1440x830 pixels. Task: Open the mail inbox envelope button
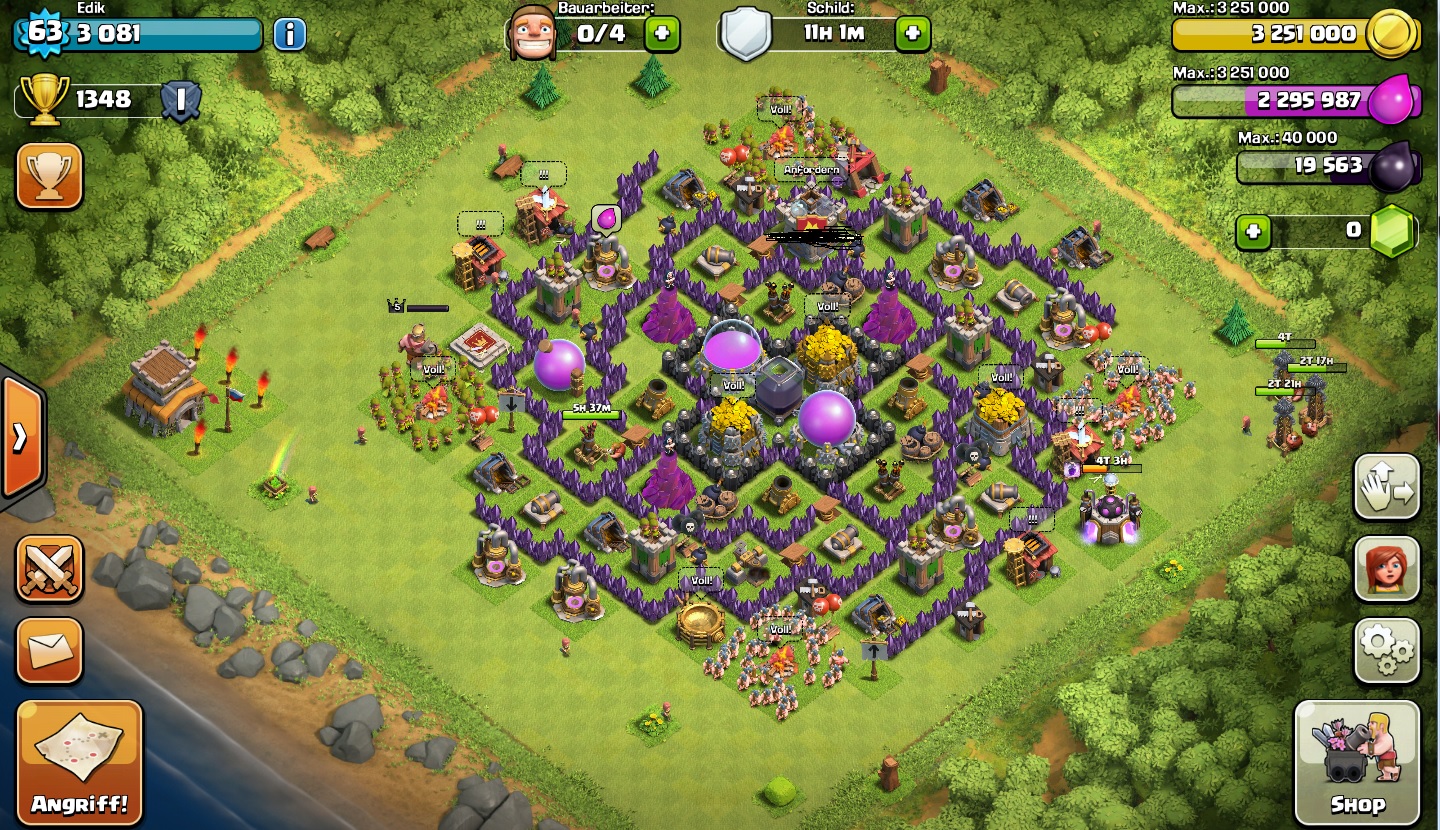[x=49, y=651]
